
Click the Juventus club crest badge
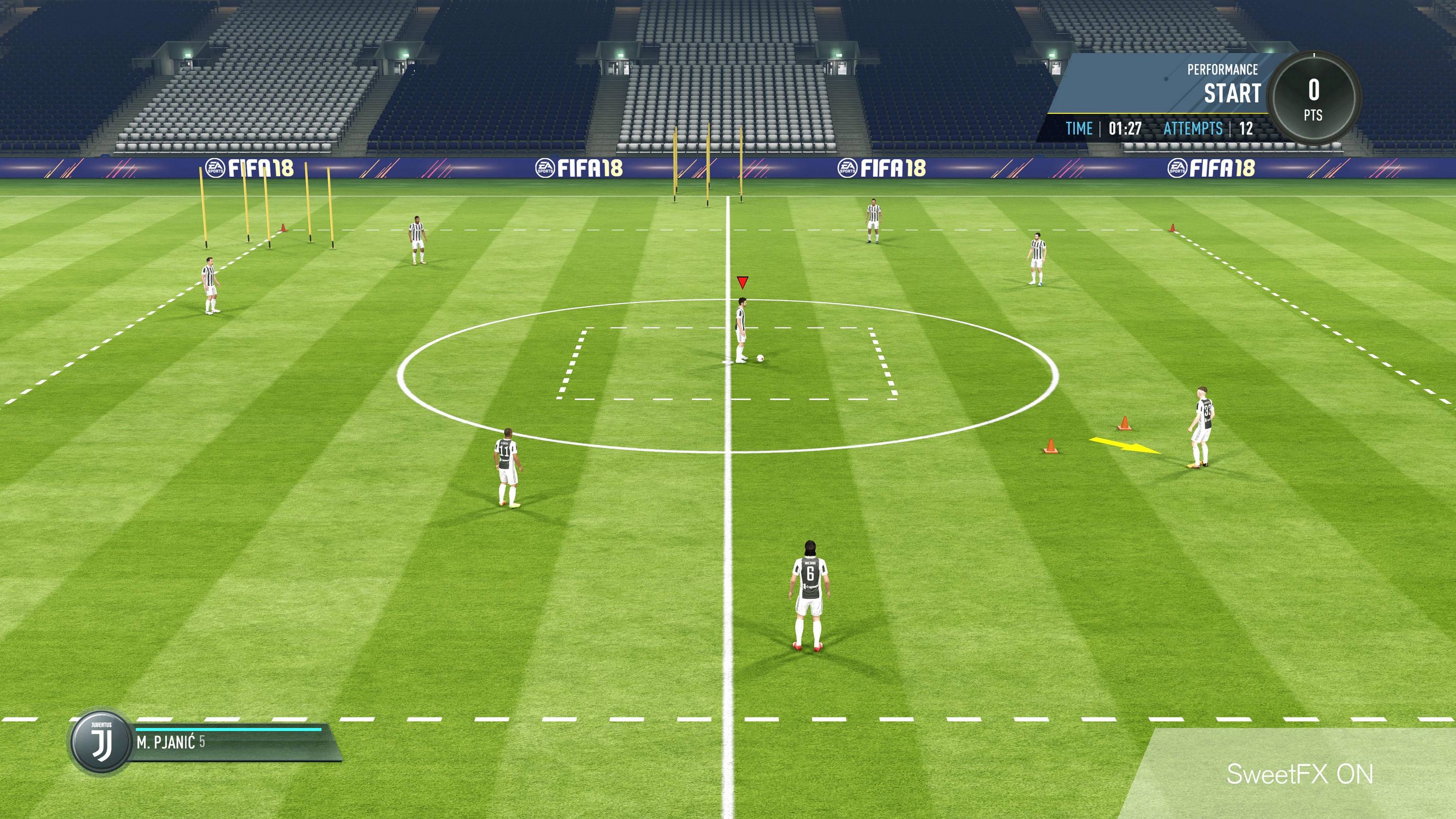pos(101,741)
